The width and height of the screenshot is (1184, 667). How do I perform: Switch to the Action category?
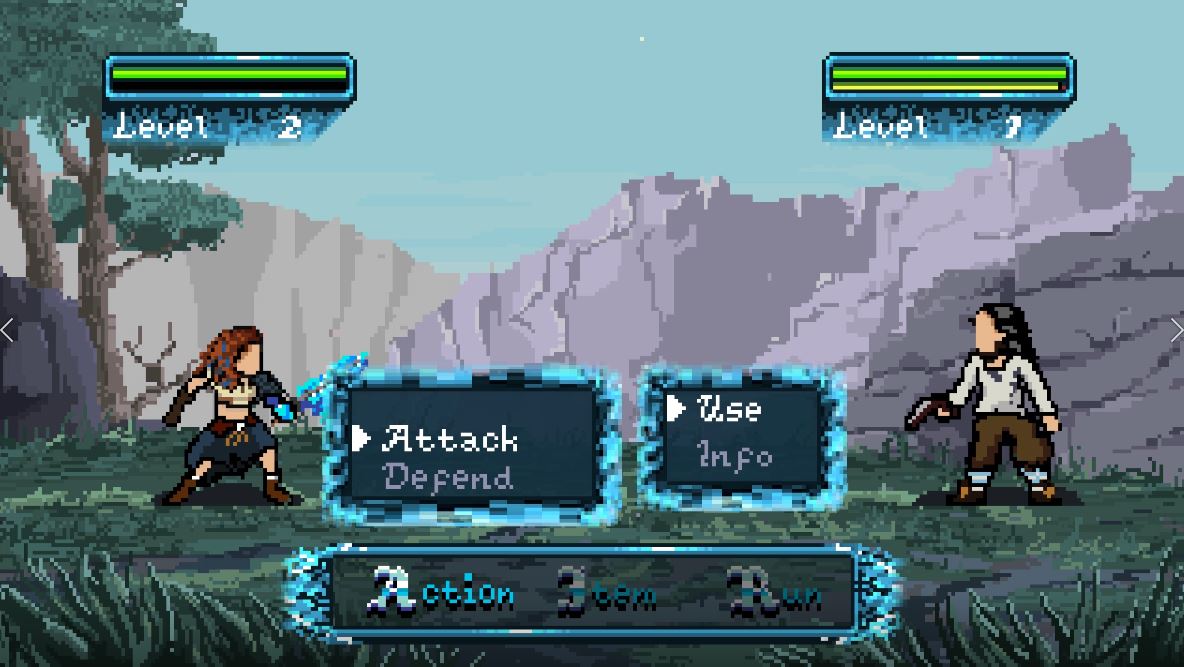coord(444,593)
